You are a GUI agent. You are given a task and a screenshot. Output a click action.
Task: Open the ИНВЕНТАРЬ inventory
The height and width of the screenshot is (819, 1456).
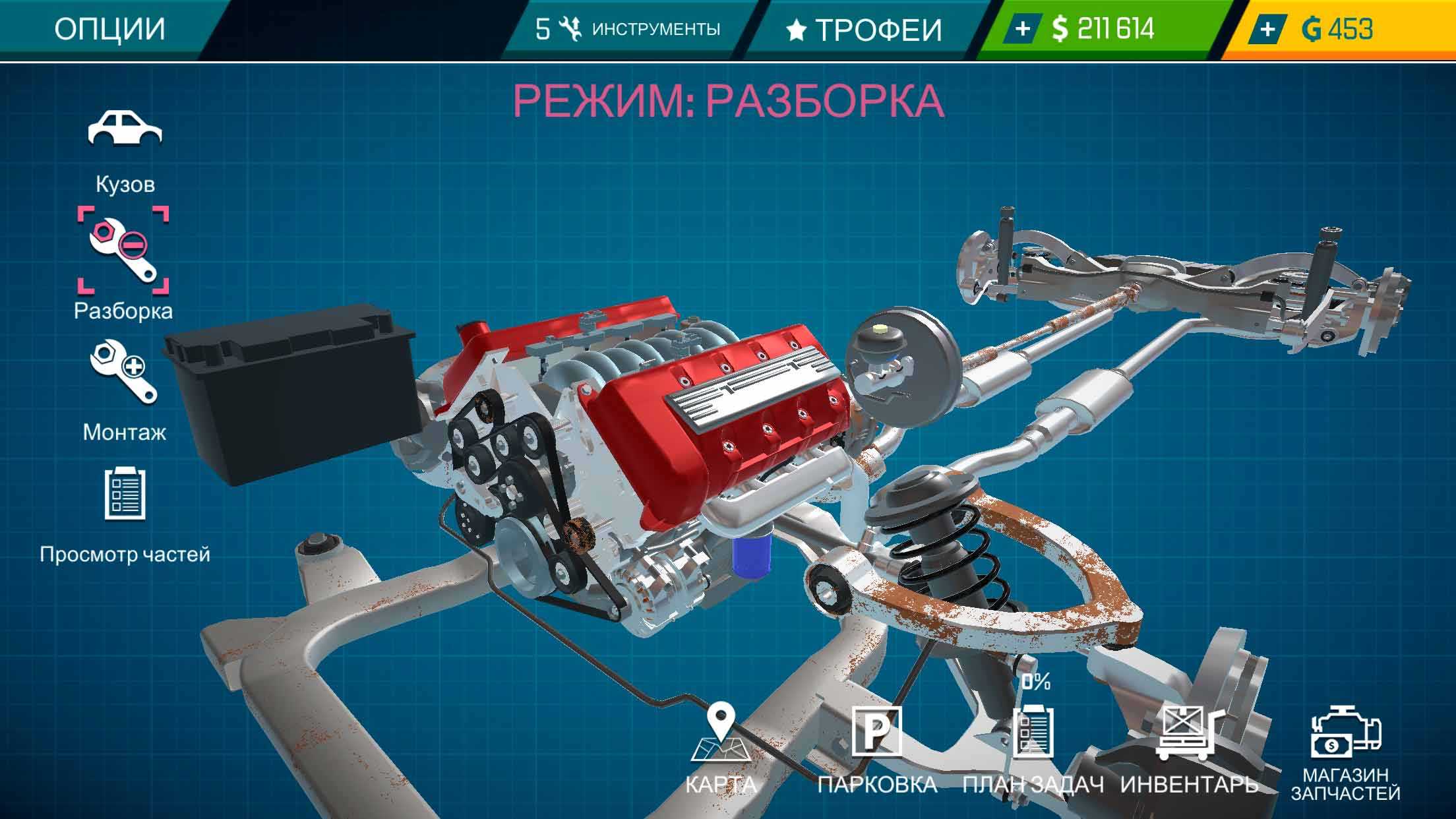click(x=1189, y=752)
